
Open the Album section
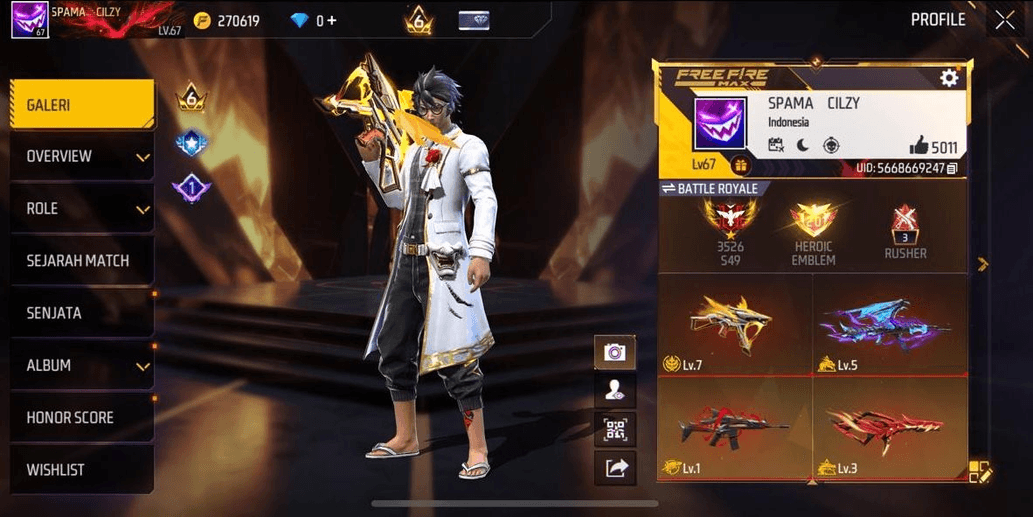pyautogui.click(x=80, y=366)
